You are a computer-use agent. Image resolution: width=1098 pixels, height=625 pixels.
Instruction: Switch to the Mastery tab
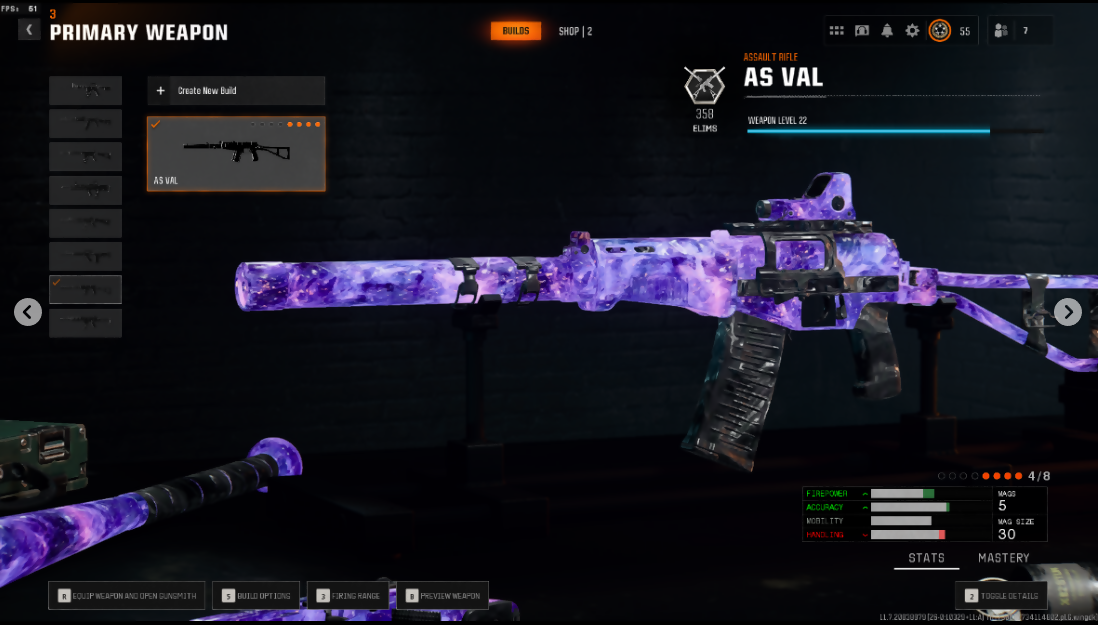[x=1003, y=558]
